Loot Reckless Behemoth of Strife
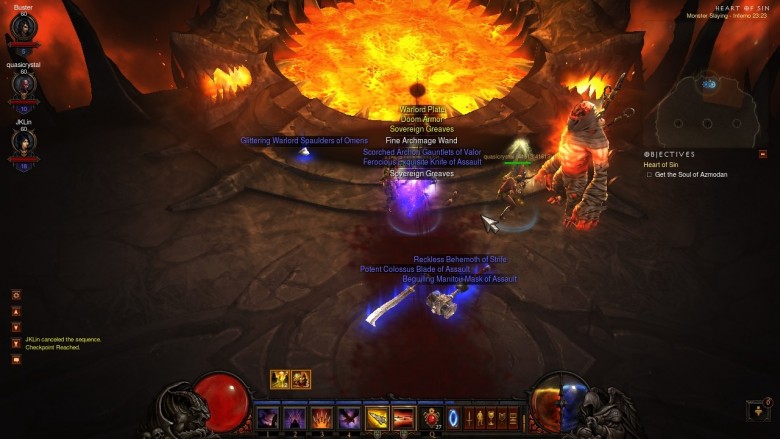780x439 pixels. pos(460,259)
